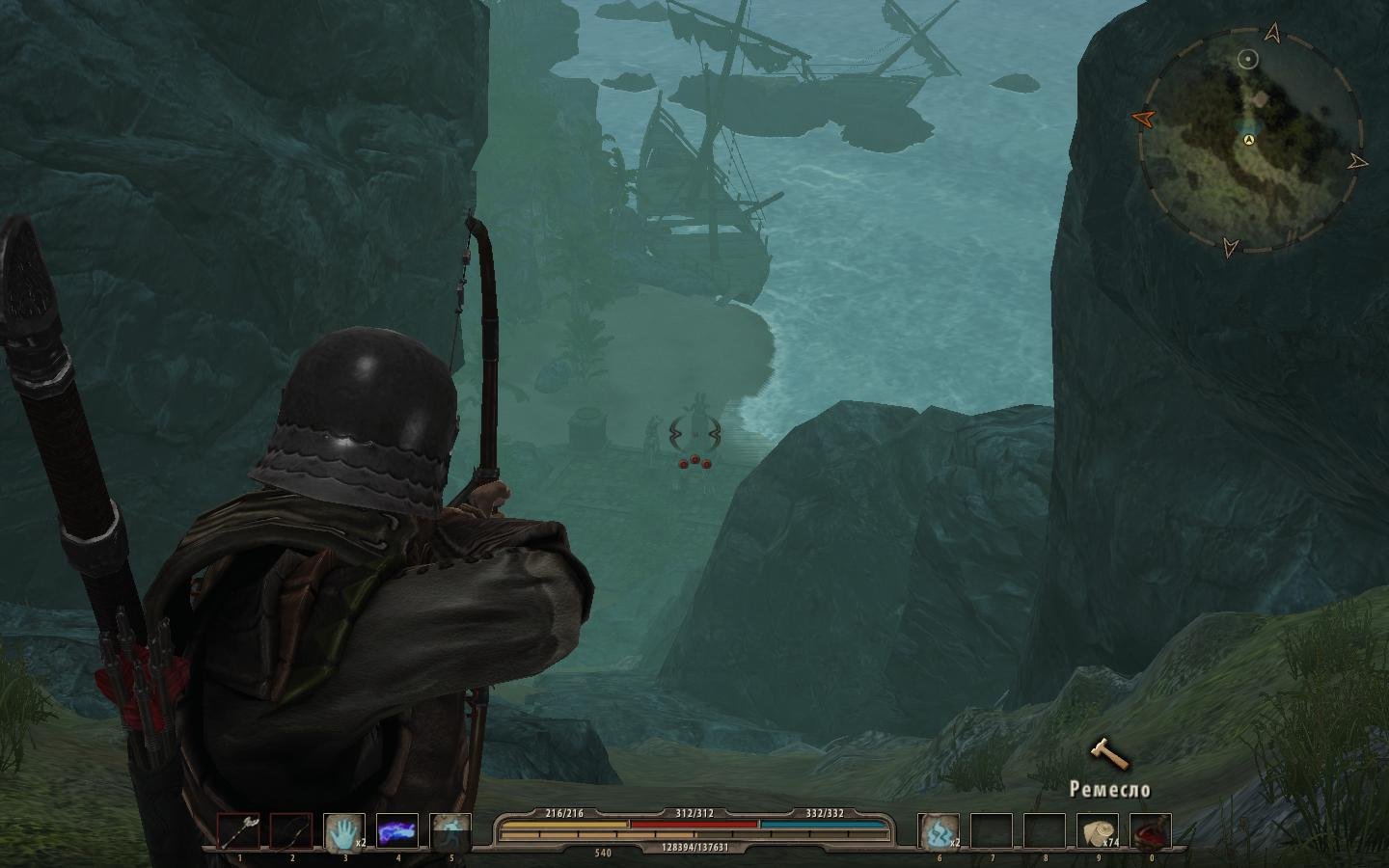Use the red item in slot 0
Image resolution: width=1389 pixels, height=868 pixels.
pyautogui.click(x=1151, y=831)
